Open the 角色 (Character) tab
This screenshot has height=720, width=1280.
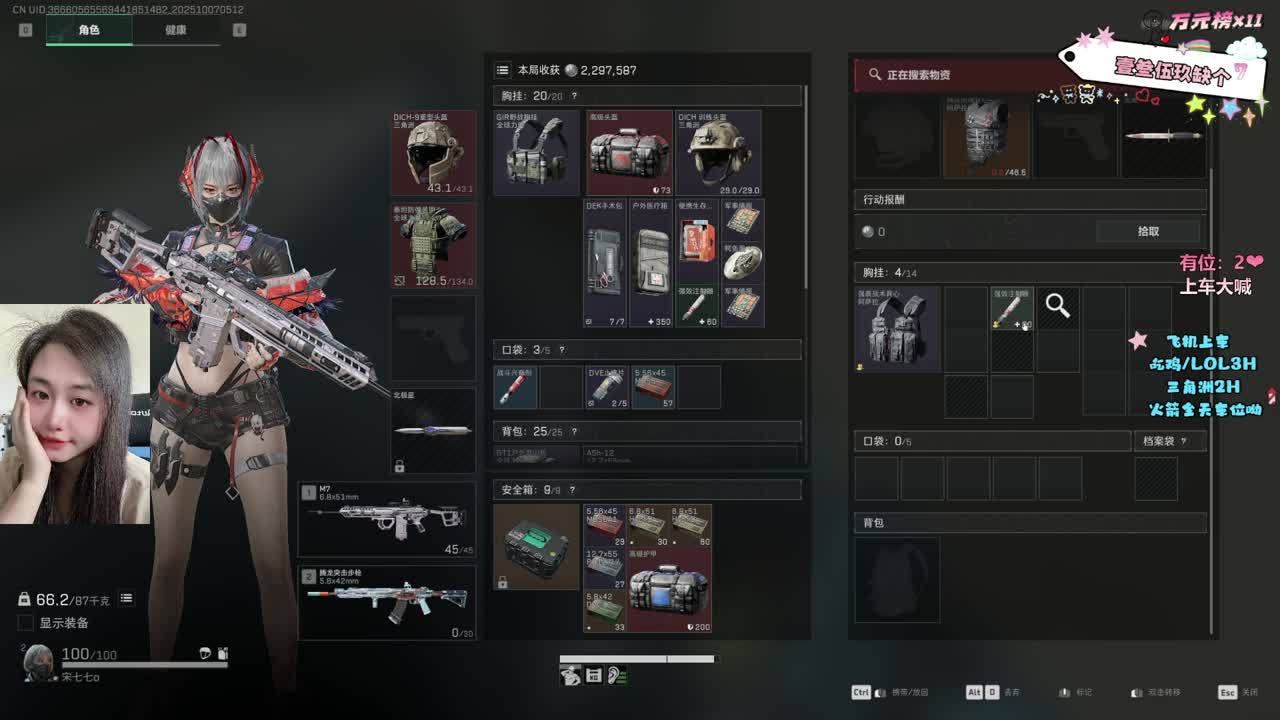(89, 30)
